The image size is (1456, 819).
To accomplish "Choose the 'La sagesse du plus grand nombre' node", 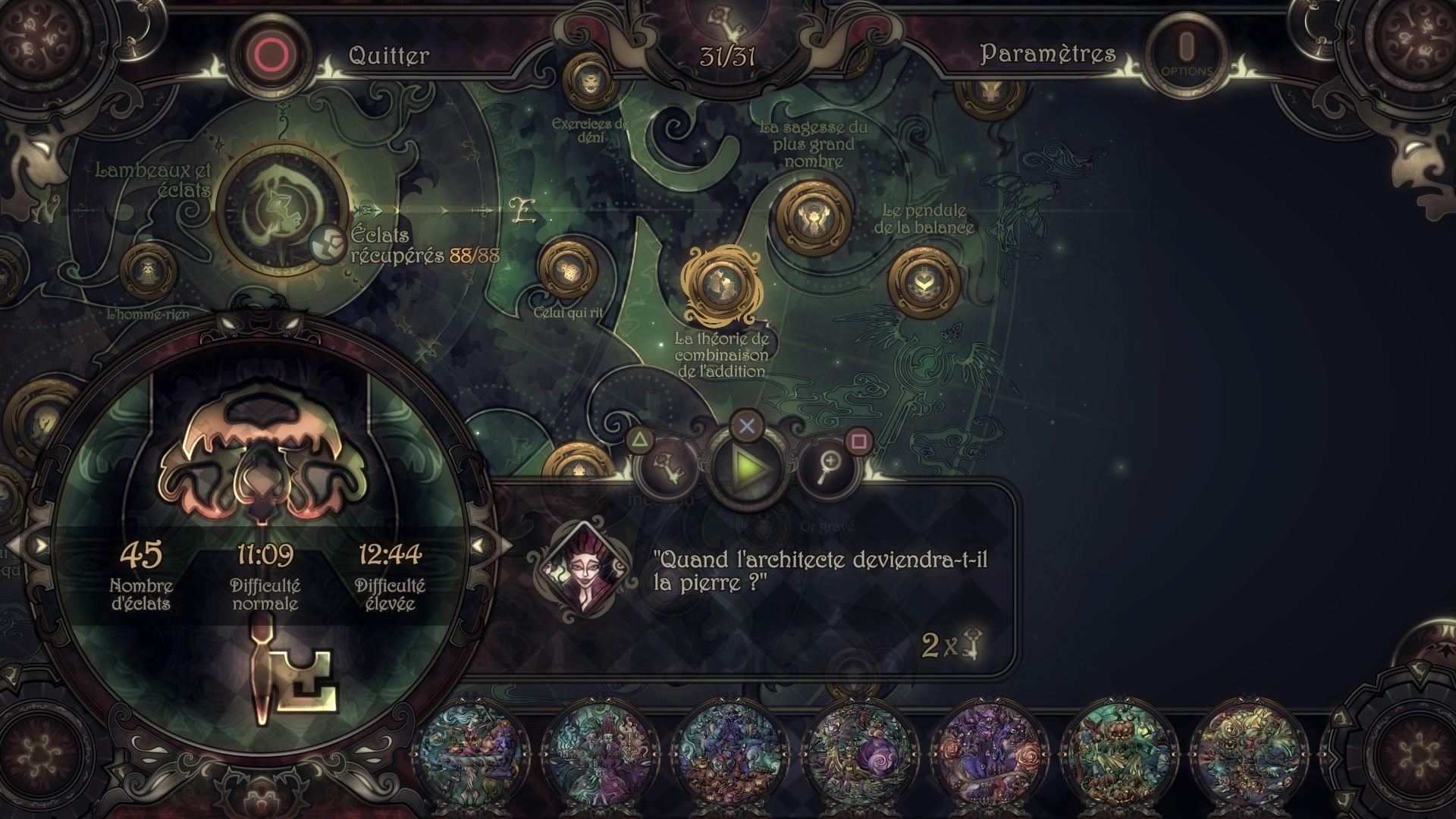I will pyautogui.click(x=814, y=216).
